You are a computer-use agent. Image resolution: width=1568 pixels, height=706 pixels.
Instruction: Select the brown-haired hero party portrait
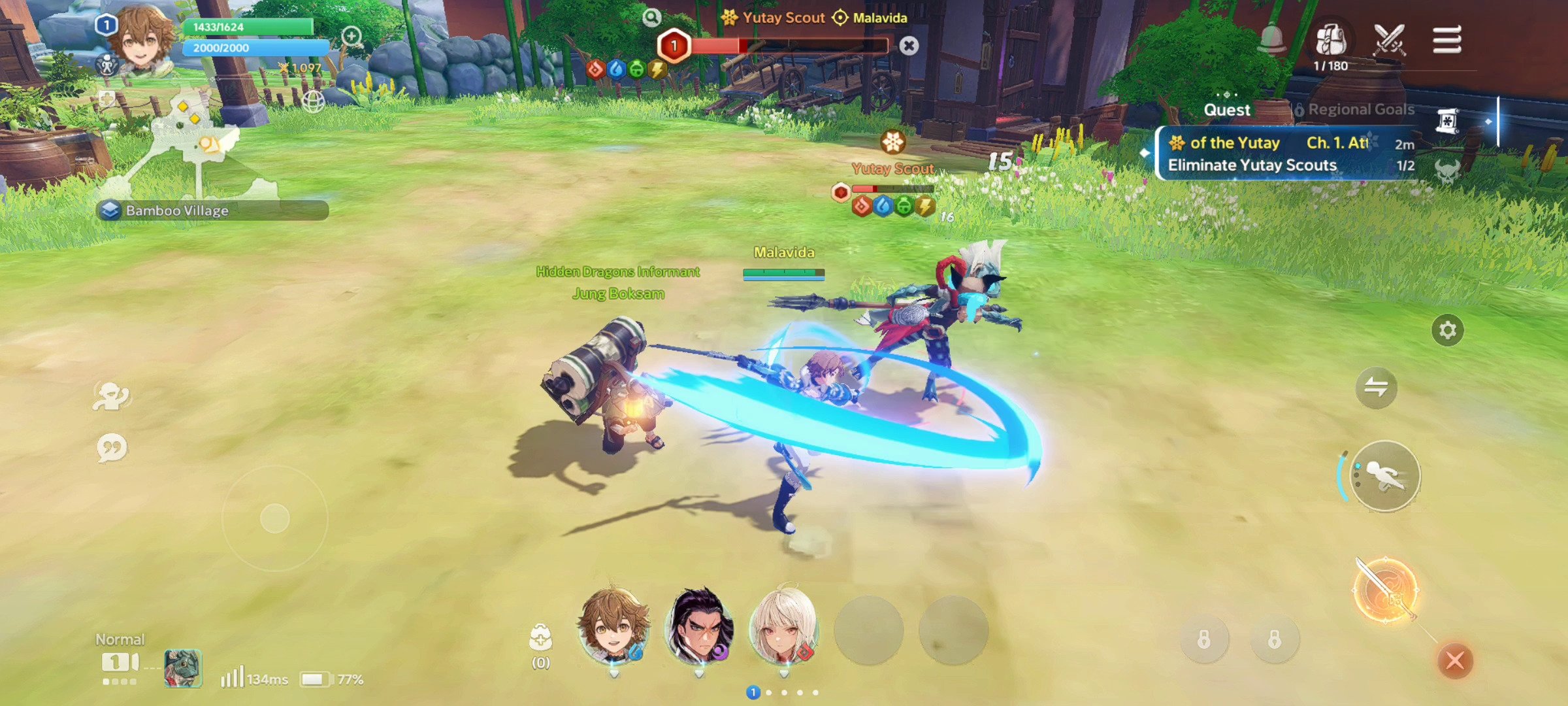(x=614, y=628)
